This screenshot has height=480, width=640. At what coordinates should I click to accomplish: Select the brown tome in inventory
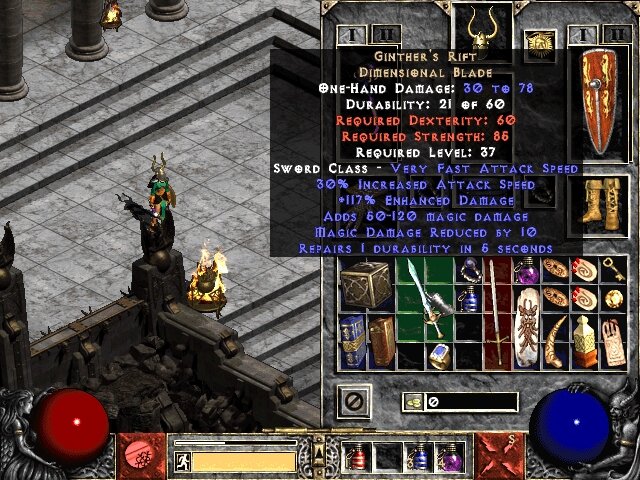[x=381, y=341]
